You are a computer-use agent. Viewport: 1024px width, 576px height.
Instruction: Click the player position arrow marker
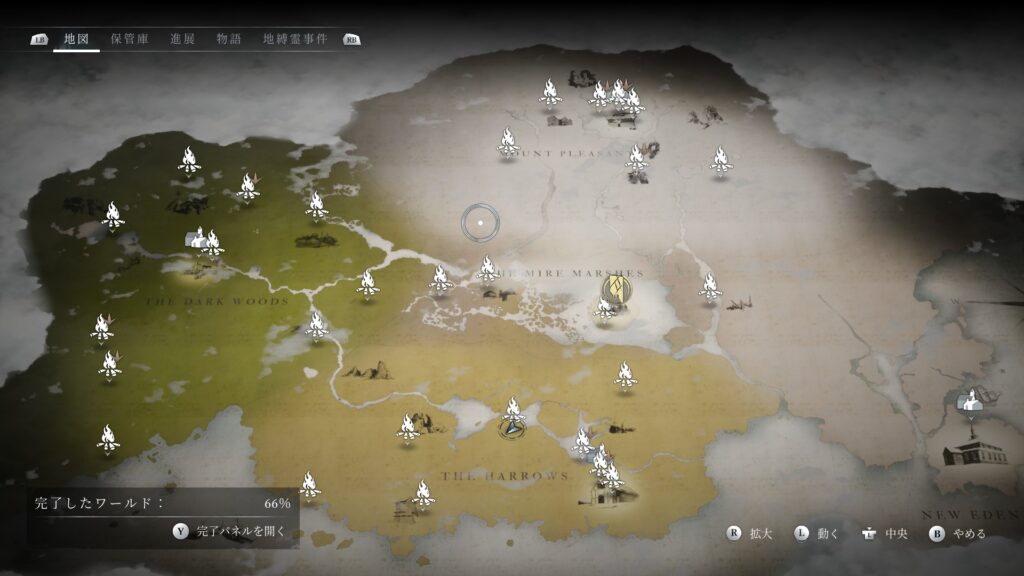click(512, 428)
